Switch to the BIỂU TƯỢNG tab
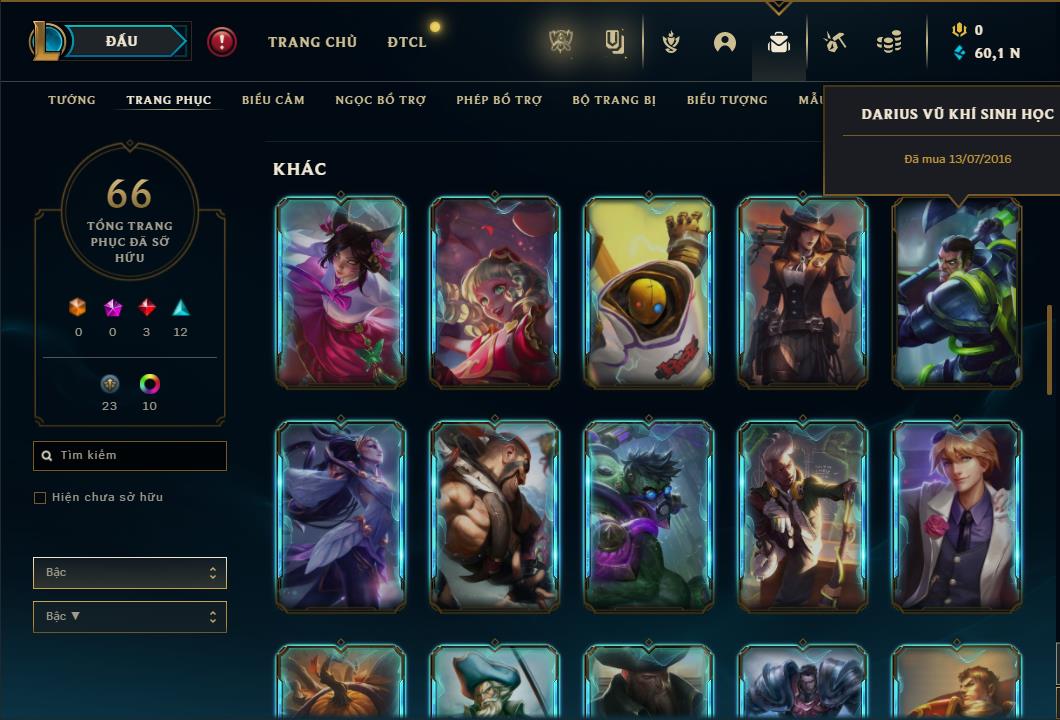The image size is (1060, 720). (727, 100)
